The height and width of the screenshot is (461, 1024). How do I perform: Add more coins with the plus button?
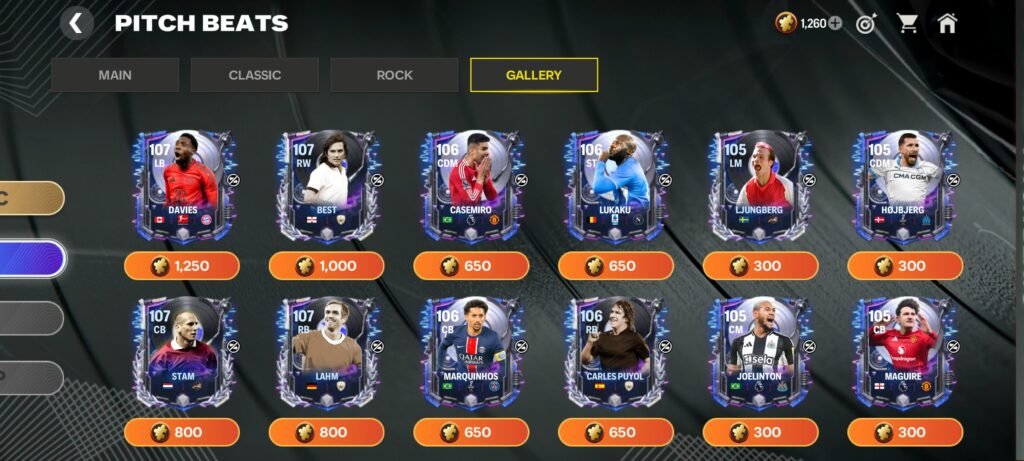tap(835, 23)
